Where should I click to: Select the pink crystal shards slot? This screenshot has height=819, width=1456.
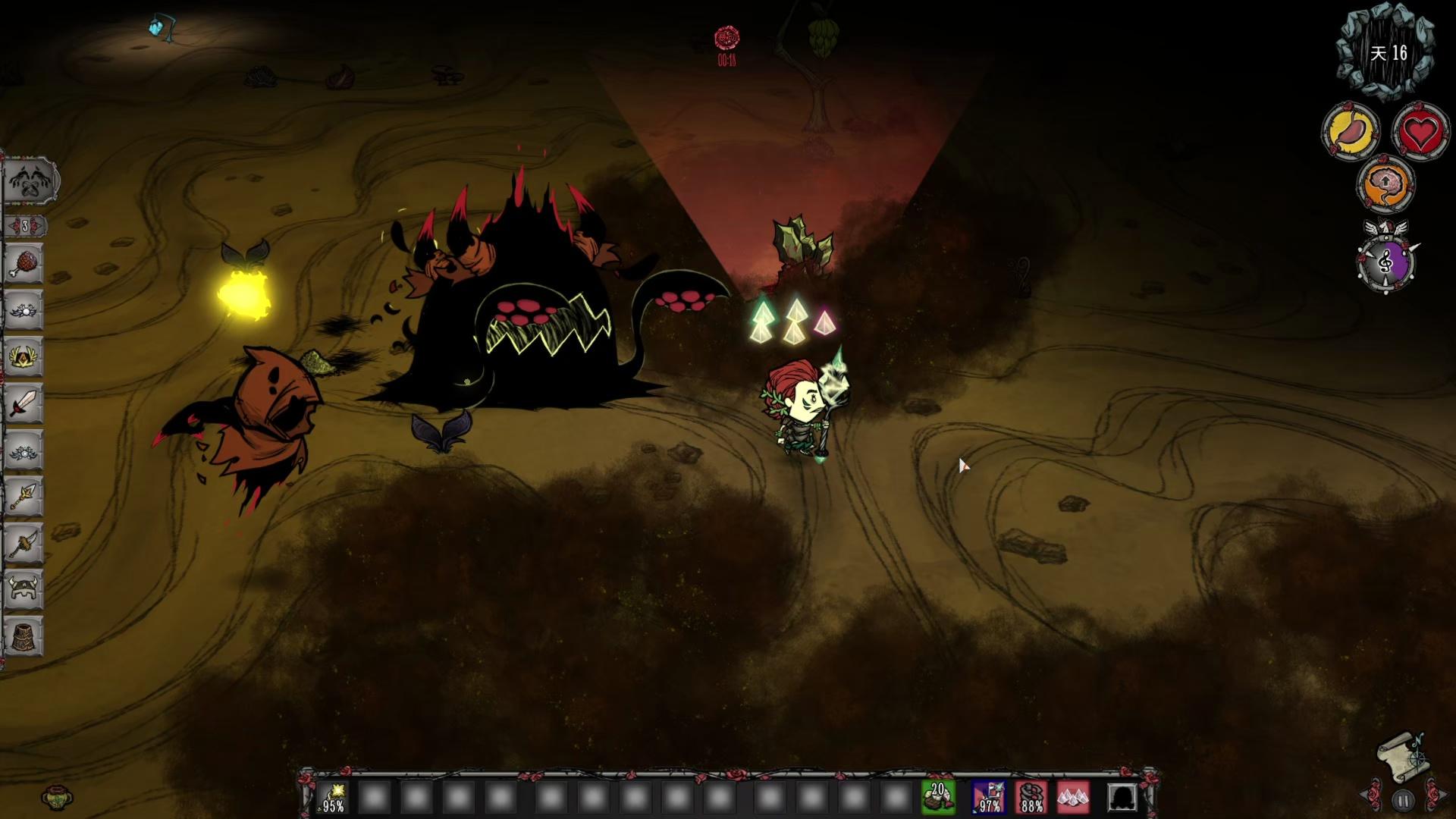point(1072,798)
